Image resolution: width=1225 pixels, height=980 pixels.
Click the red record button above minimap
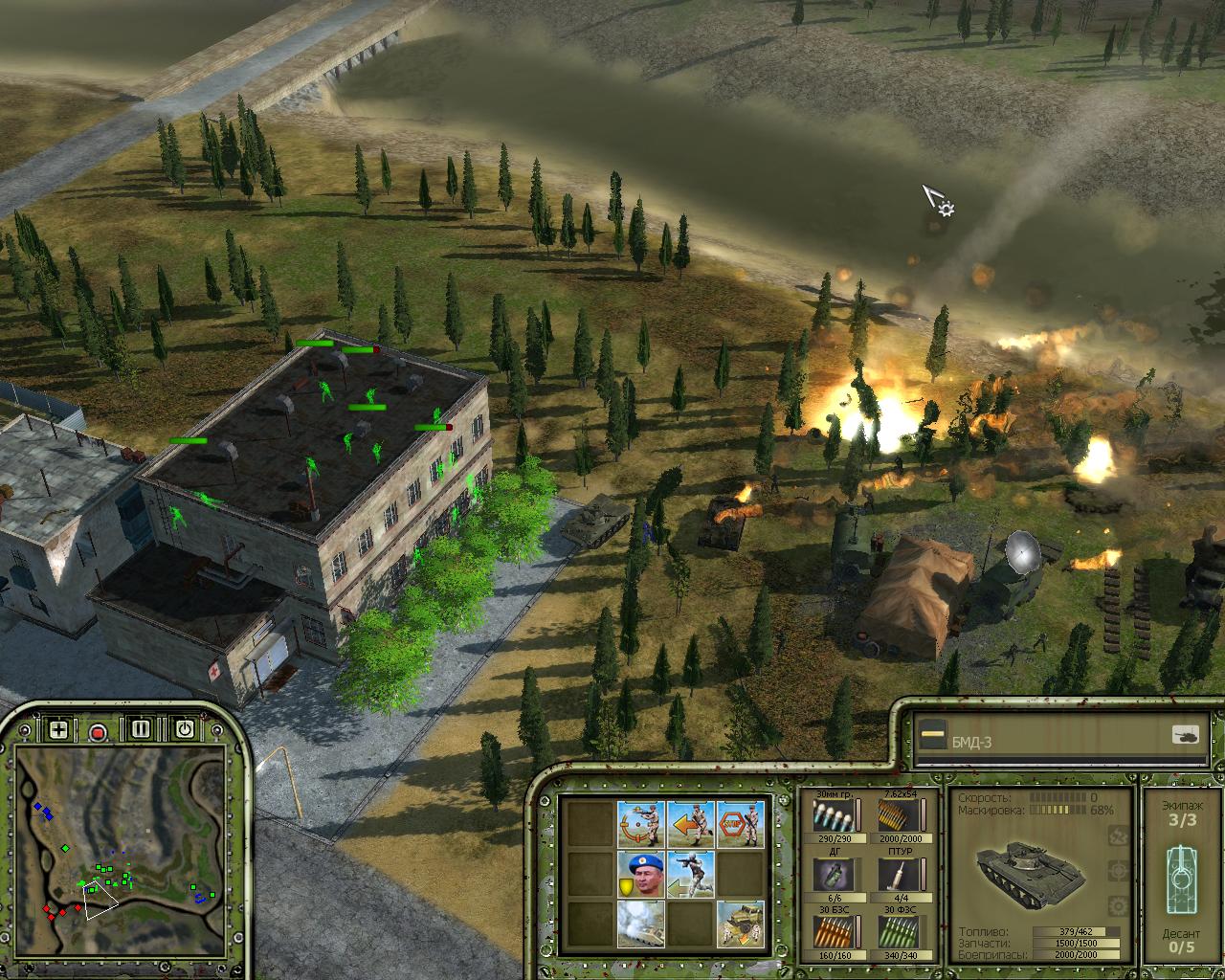tap(97, 732)
